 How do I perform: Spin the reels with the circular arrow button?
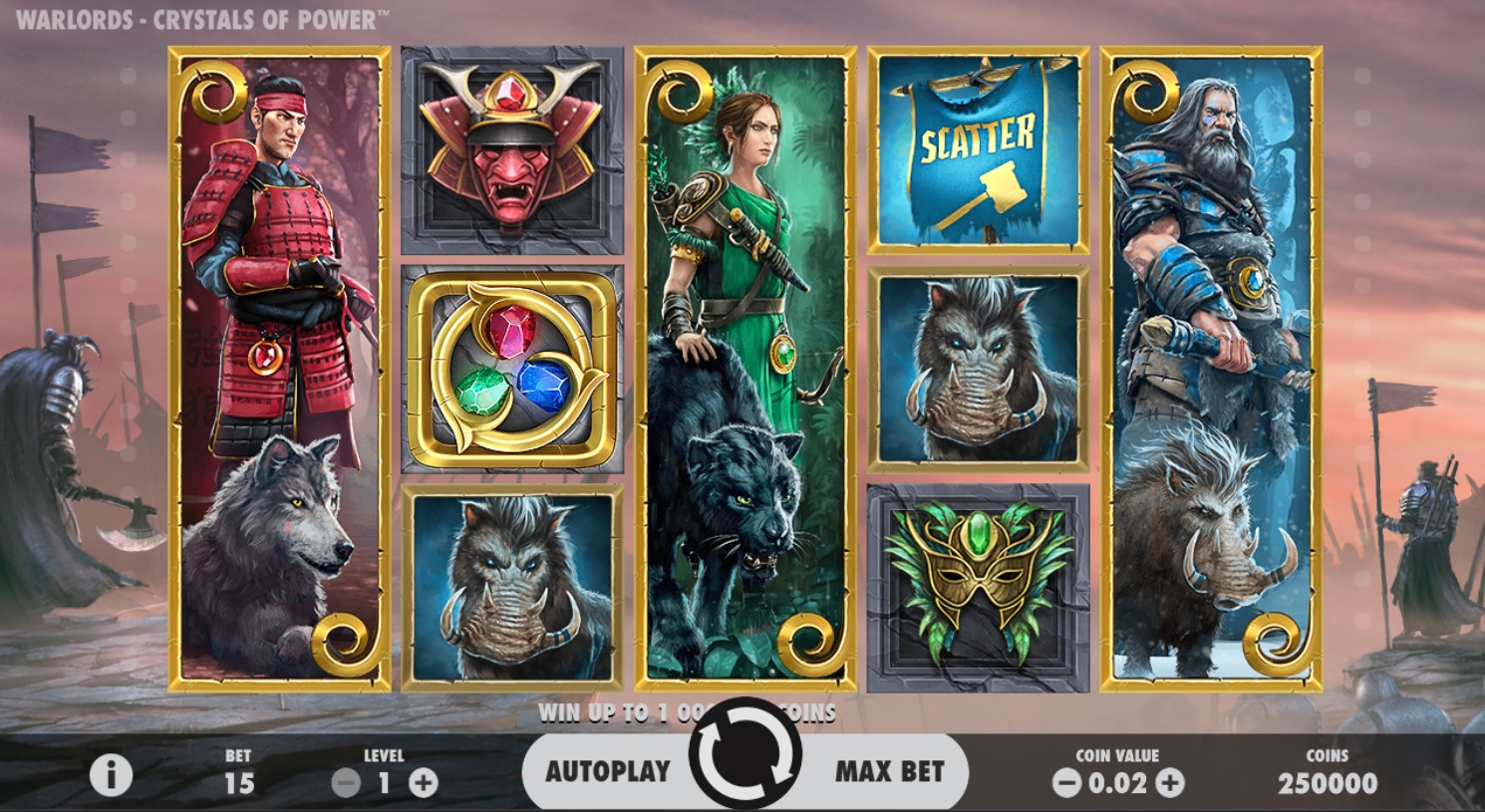pos(745,754)
